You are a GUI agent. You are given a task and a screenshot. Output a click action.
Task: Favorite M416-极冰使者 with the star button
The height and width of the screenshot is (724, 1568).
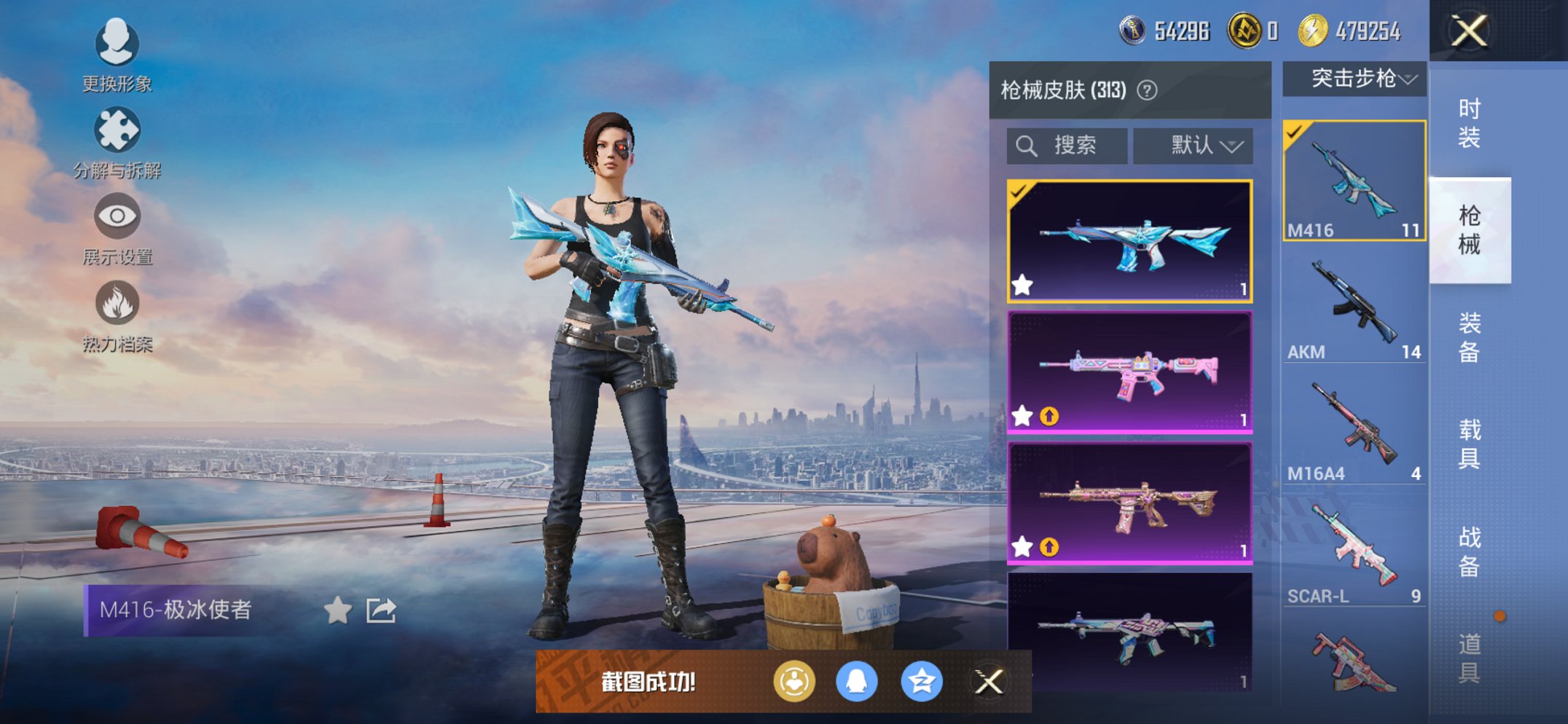(337, 610)
